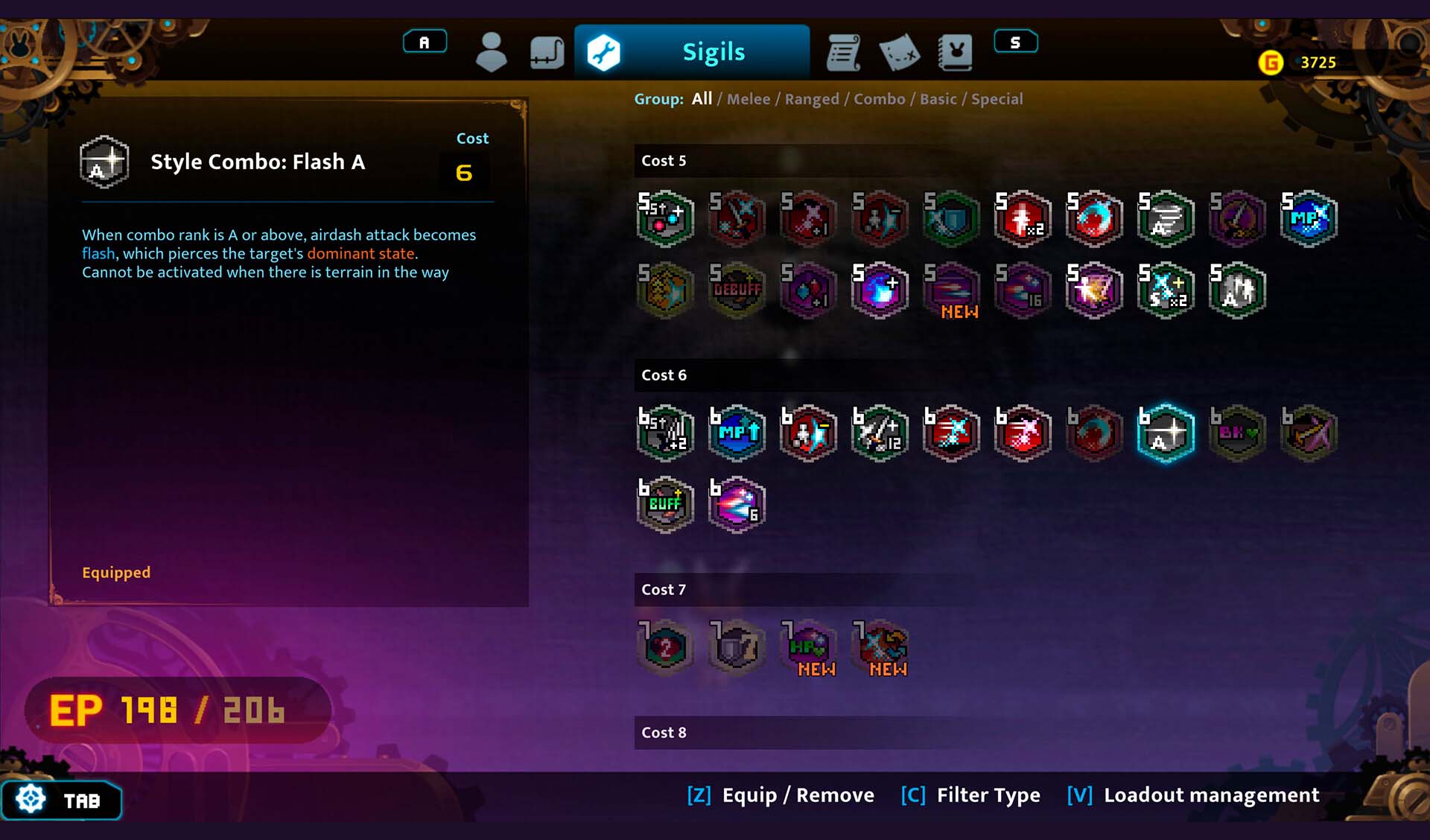Image resolution: width=1430 pixels, height=840 pixels.
Task: Open the quest scroll tab
Action: click(843, 52)
